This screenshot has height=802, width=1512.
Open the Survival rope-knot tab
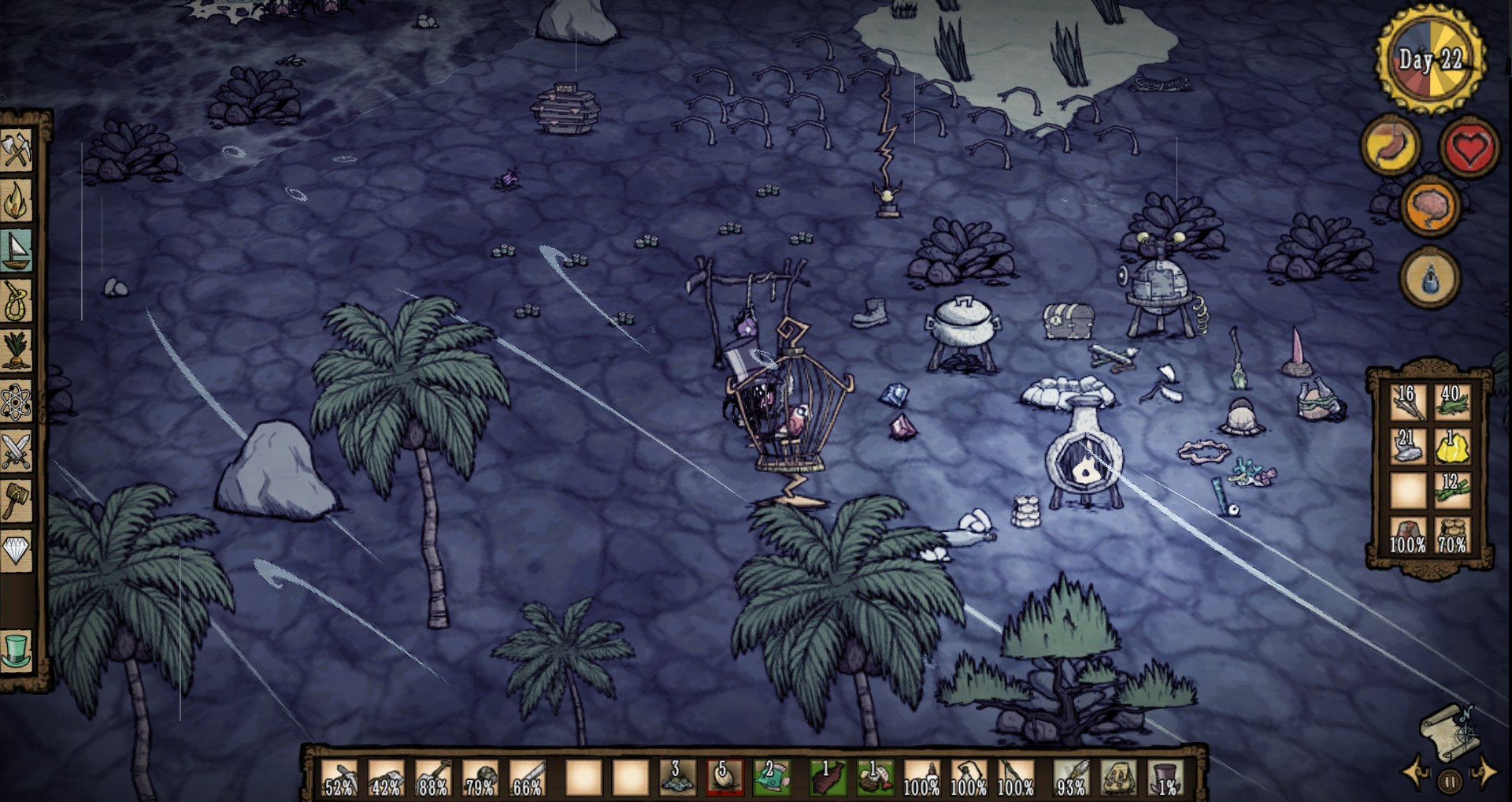(x=16, y=302)
